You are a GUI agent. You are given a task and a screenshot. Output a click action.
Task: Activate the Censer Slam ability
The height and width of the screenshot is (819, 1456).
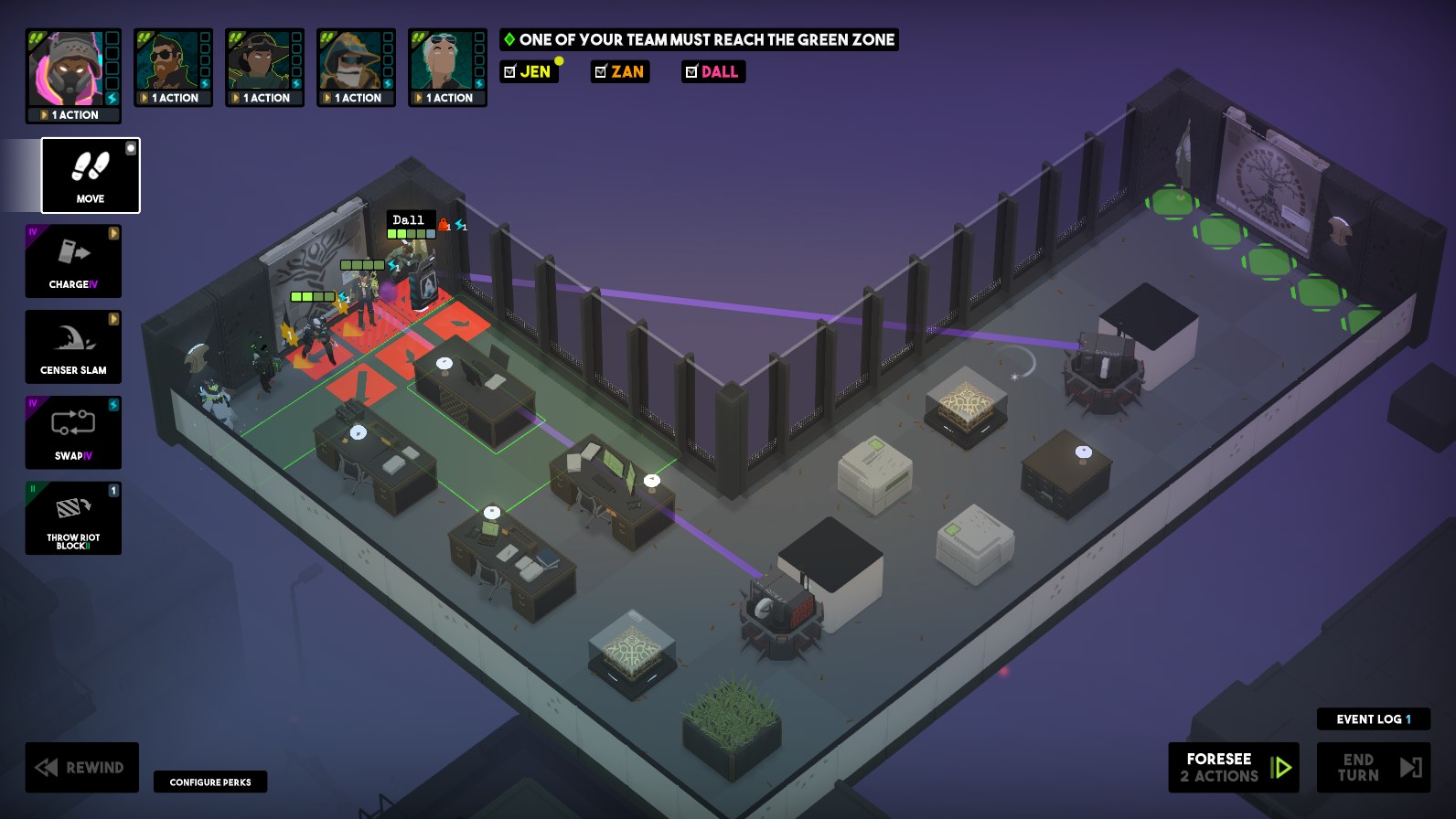(72, 346)
